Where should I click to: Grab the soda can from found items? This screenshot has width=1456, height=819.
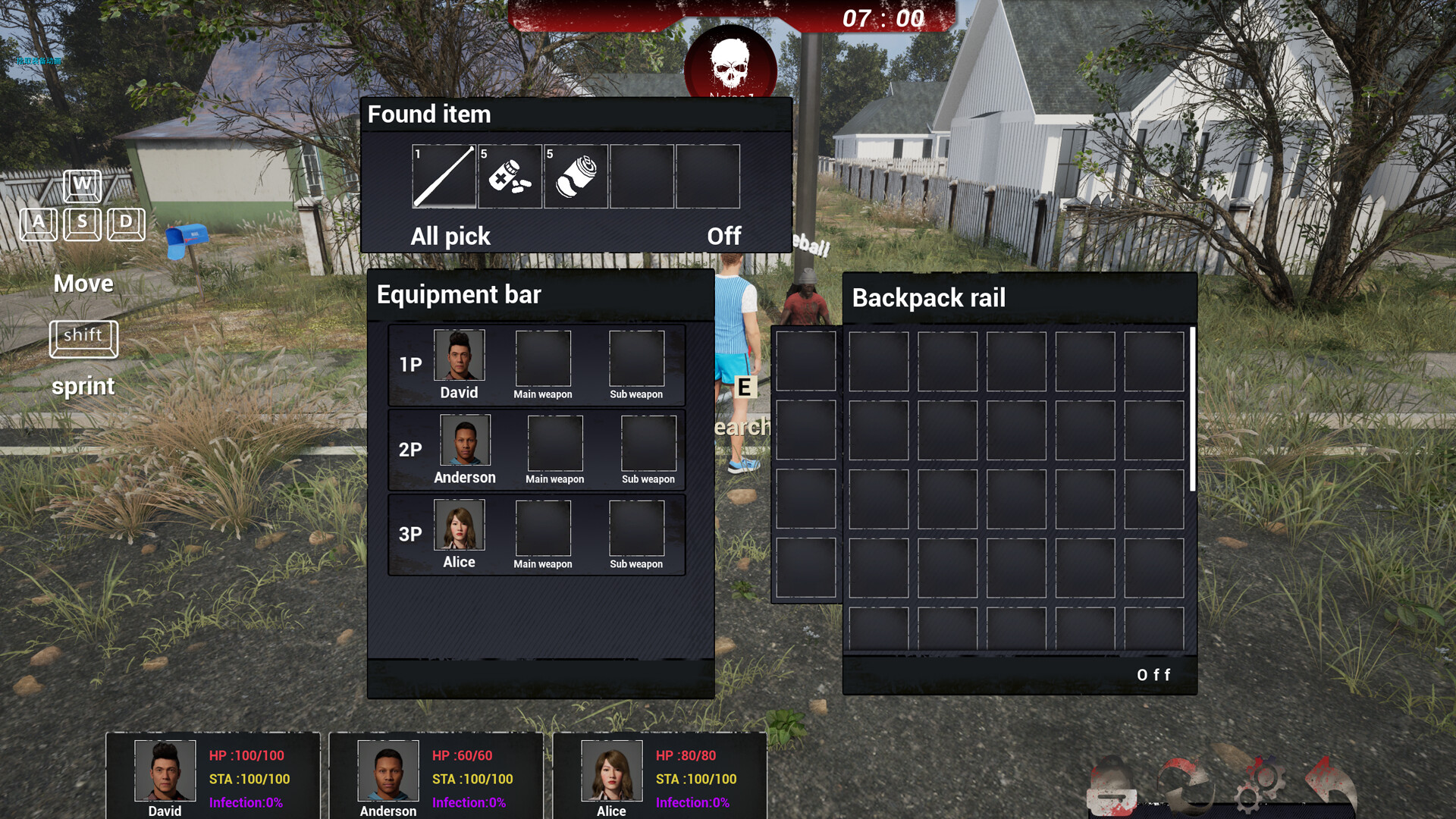point(575,176)
